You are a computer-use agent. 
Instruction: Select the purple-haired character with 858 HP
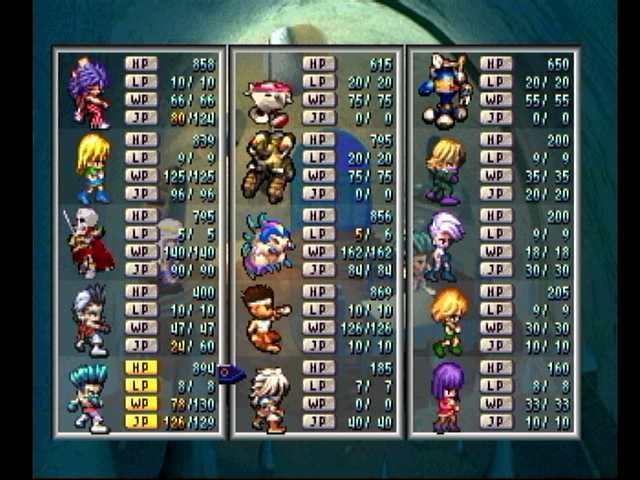click(x=90, y=92)
